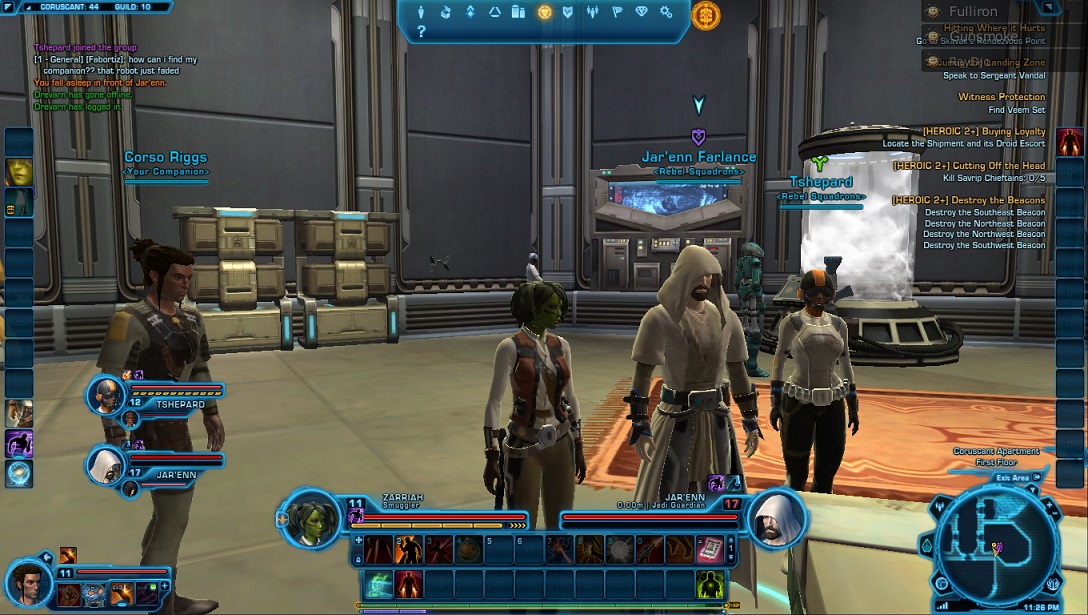Click the gear icon for preferences
Viewport: 1088px width, 615px height.
tap(667, 12)
